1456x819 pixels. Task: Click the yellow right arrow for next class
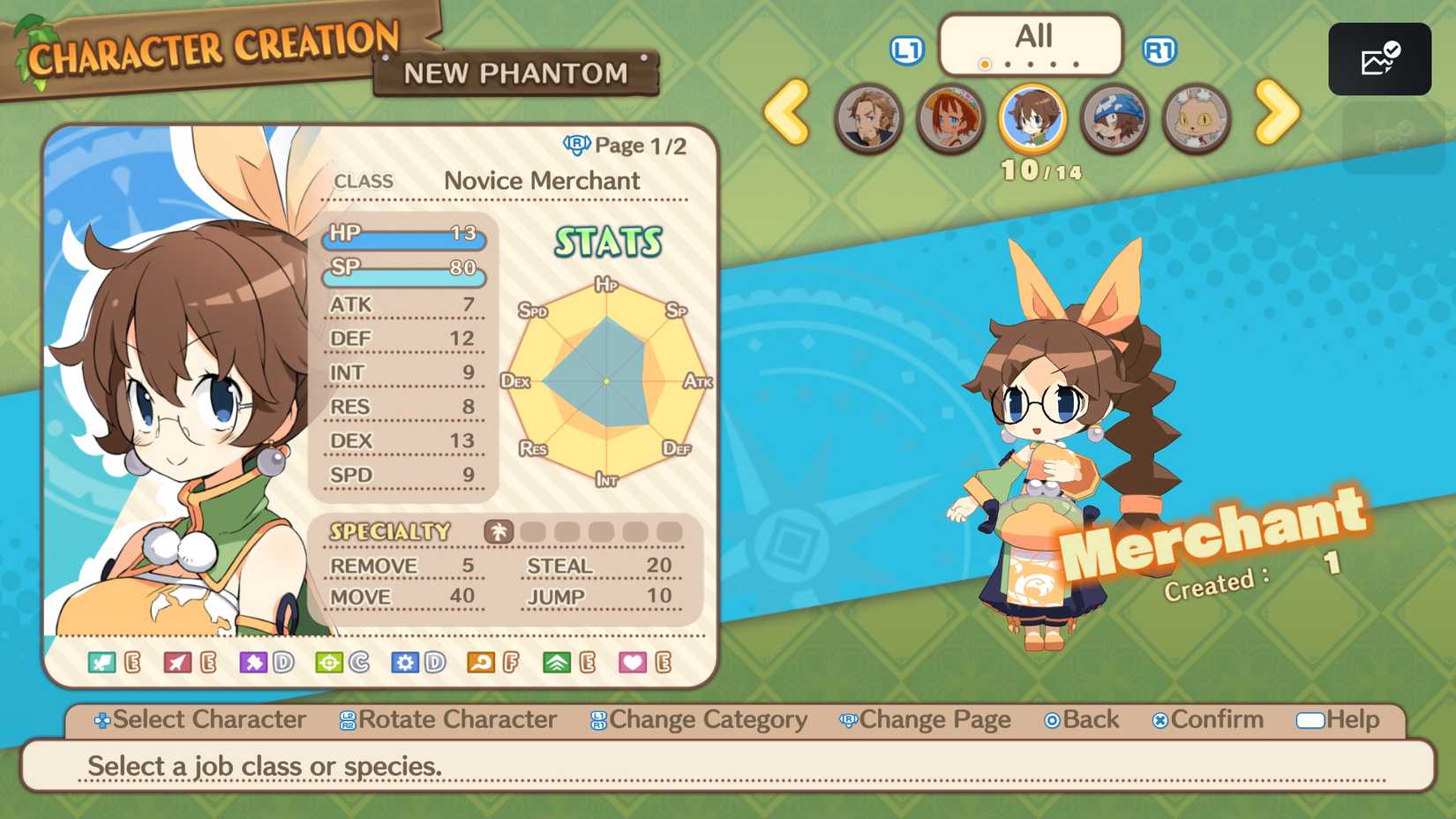coord(1276,116)
